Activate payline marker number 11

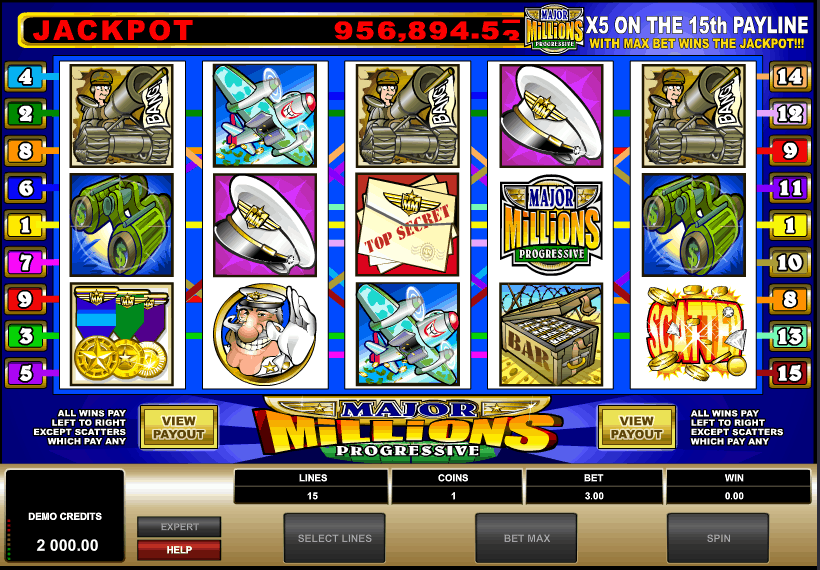790,187
